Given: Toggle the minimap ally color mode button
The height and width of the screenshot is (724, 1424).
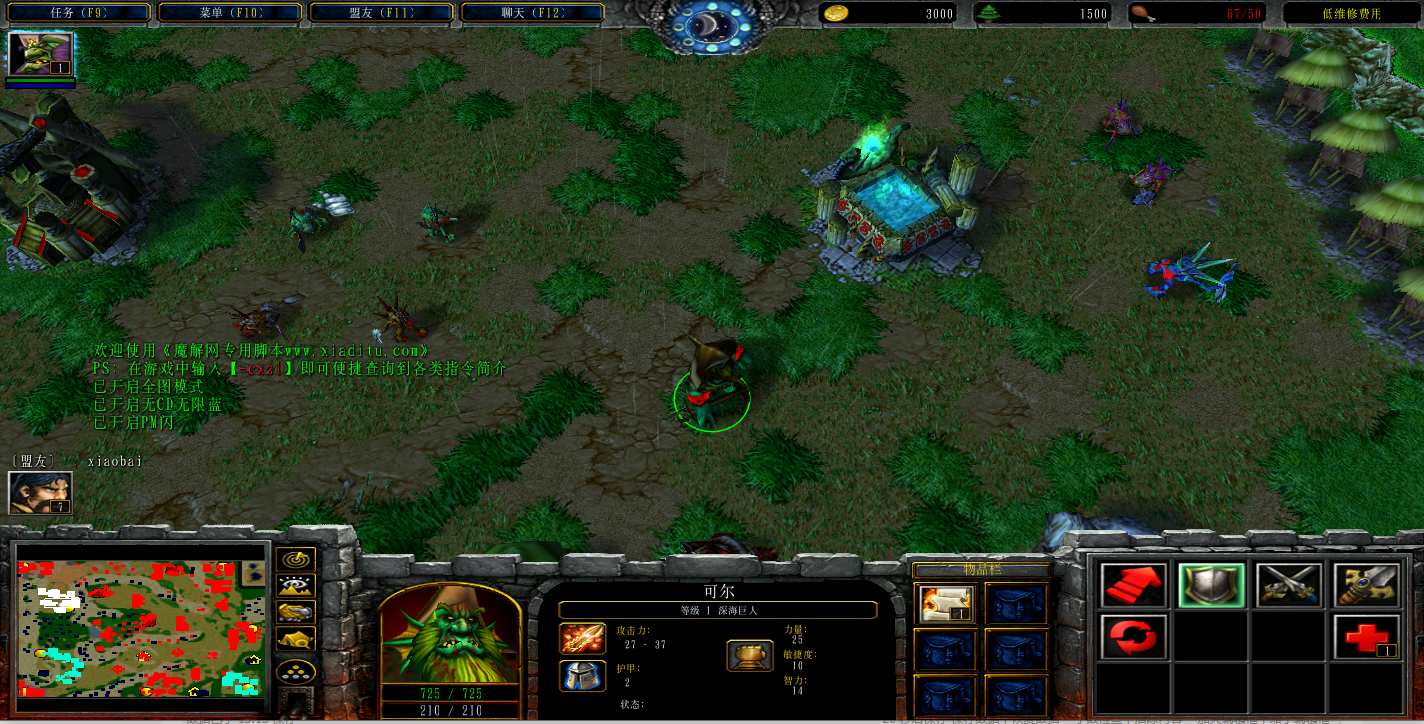Looking at the screenshot, I should 297,612.
